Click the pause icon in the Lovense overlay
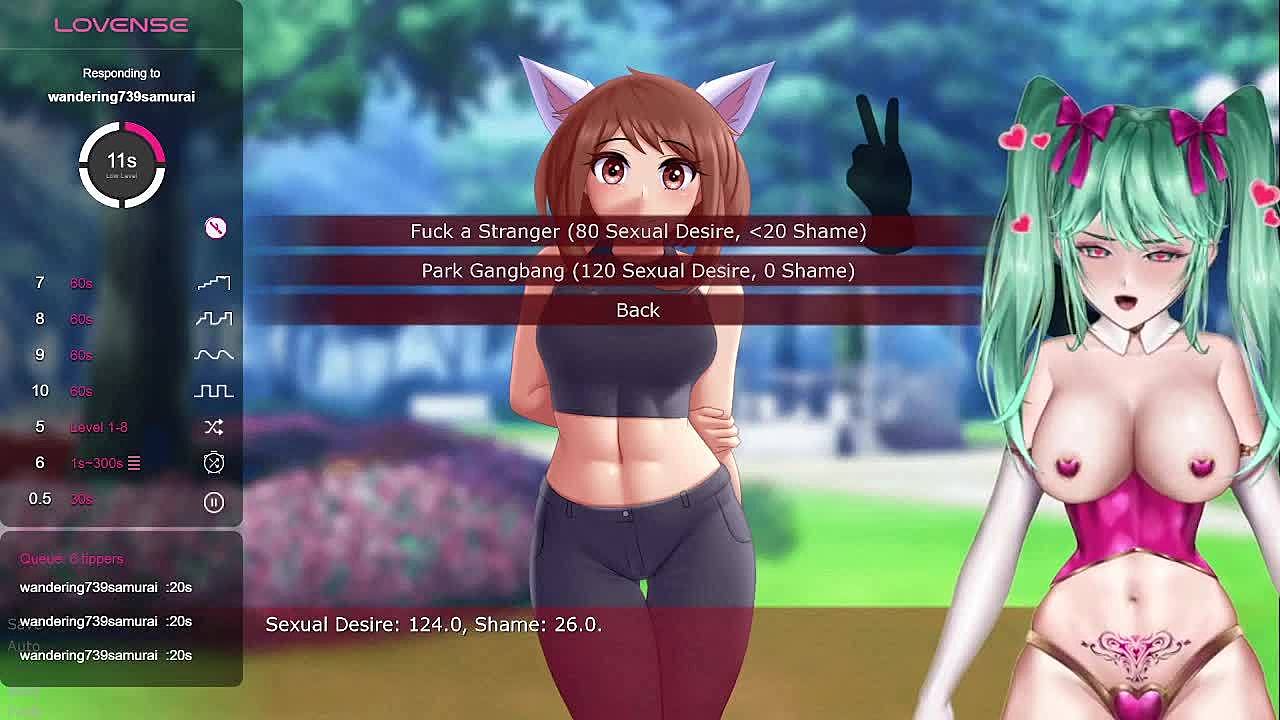 coord(214,502)
